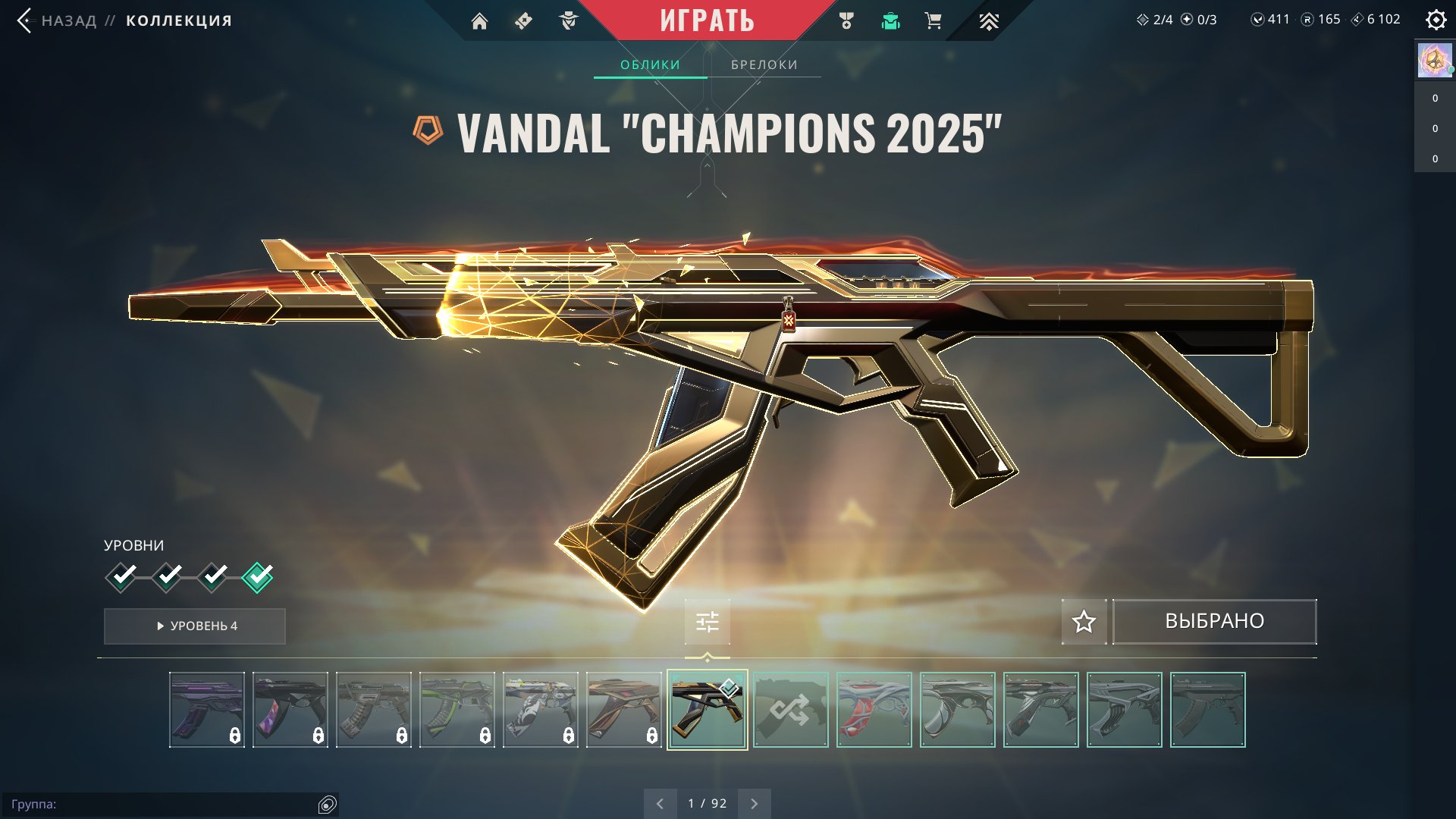This screenshot has height=819, width=1456.
Task: Select the ОБЛИКИ tab
Action: pos(650,64)
